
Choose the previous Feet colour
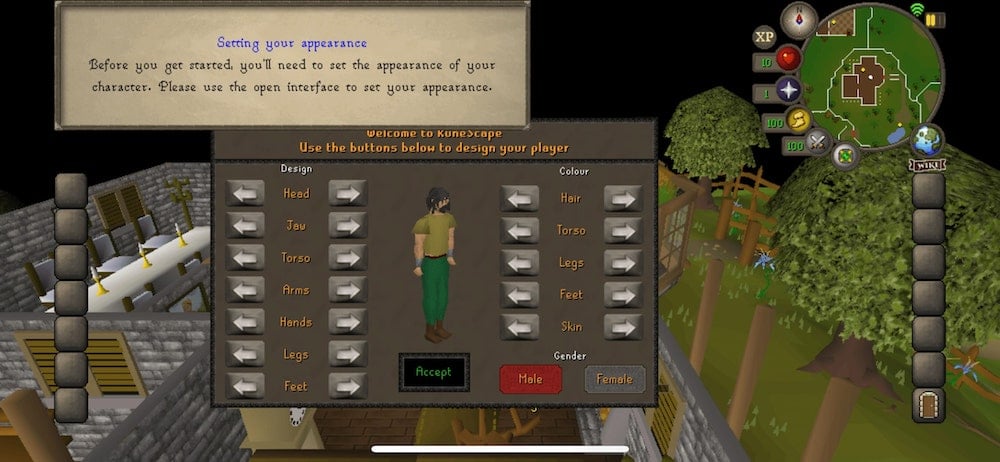click(x=519, y=294)
